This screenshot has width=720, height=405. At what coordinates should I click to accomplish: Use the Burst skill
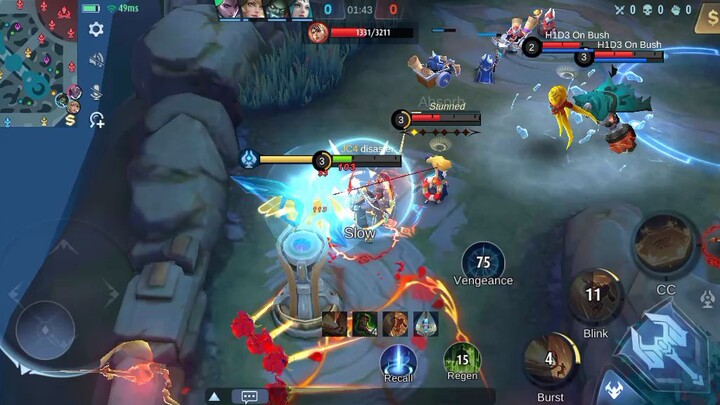click(549, 360)
